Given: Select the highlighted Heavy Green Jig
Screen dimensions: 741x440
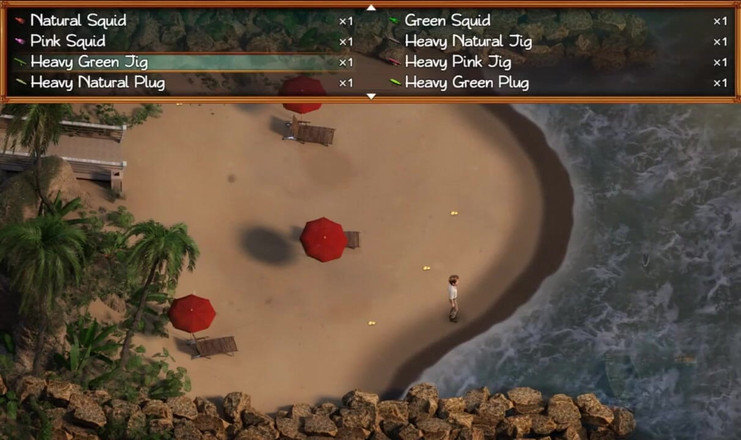Looking at the screenshot, I should pos(89,62).
